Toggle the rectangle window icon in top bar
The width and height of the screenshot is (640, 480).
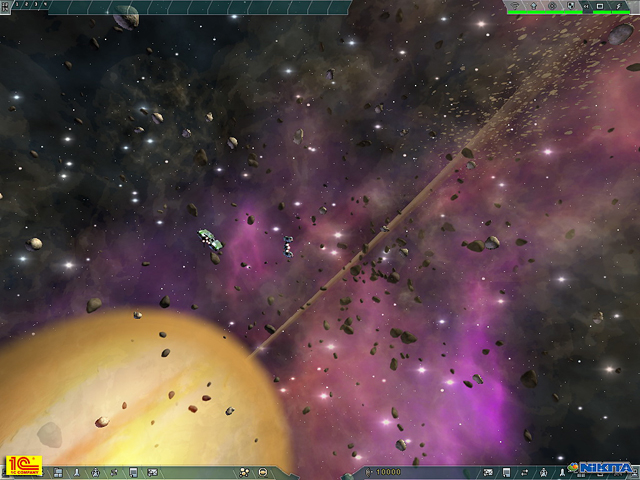pyautogui.click(x=599, y=6)
